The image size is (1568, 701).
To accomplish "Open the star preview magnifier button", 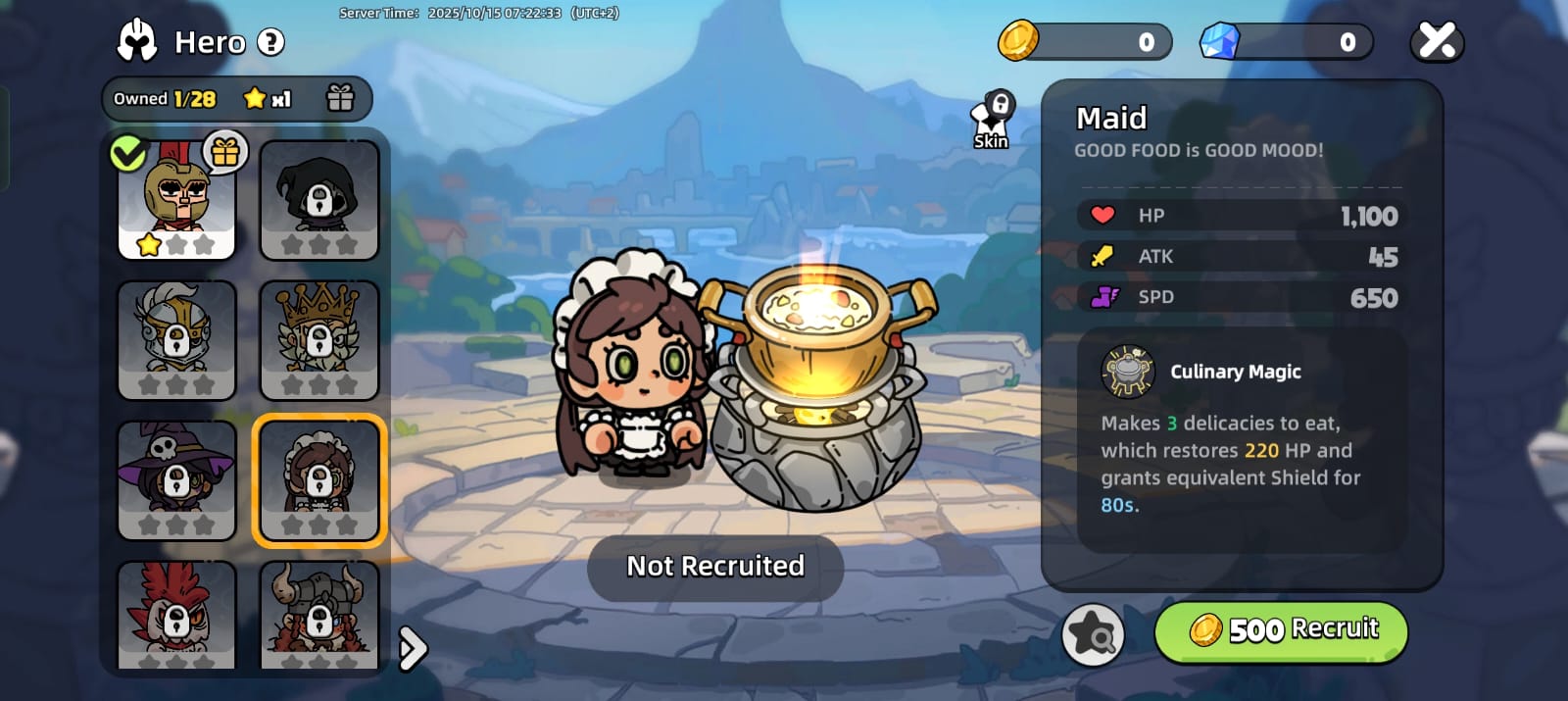I will click(1093, 634).
